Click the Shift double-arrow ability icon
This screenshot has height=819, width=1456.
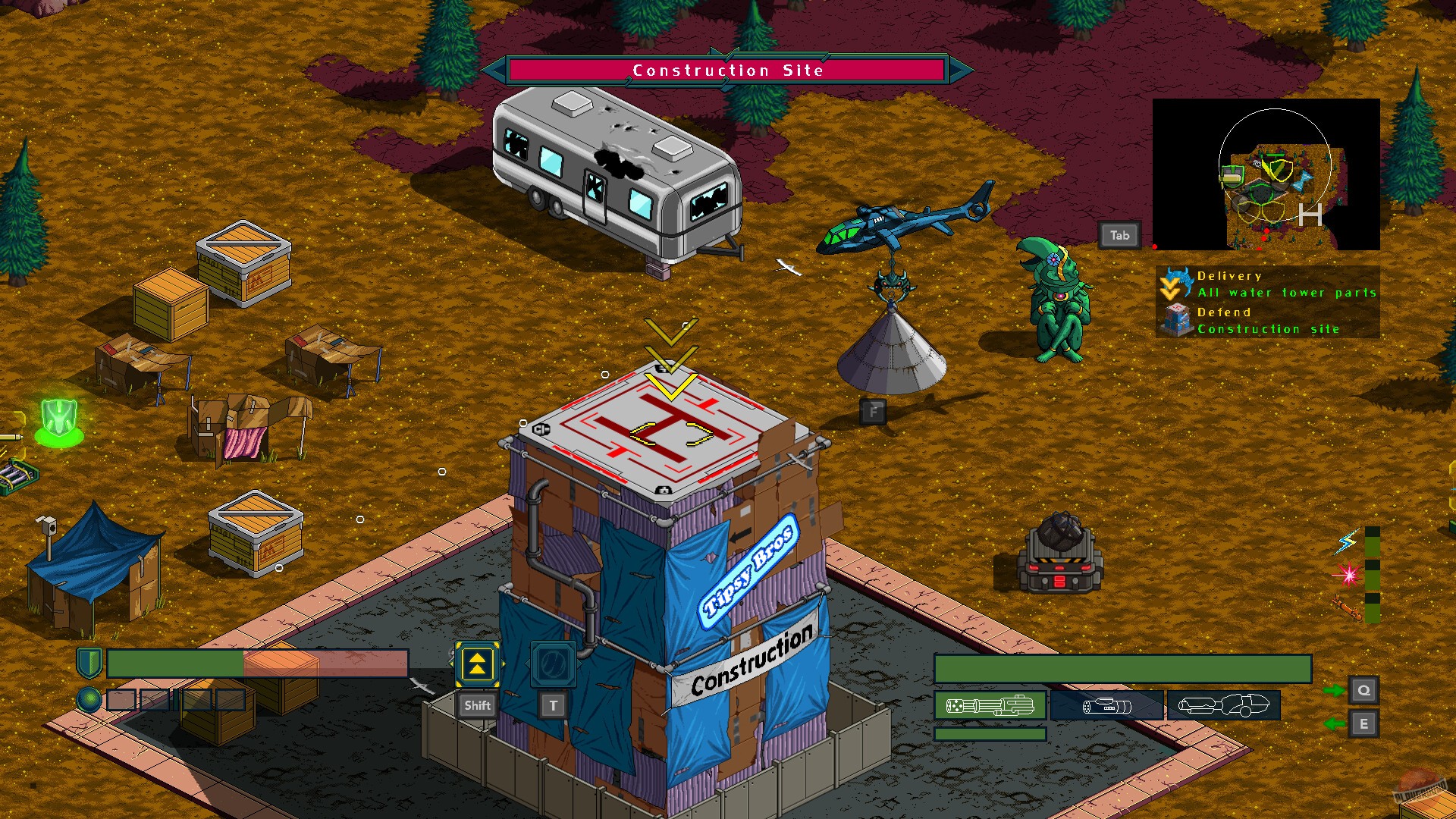click(x=476, y=666)
